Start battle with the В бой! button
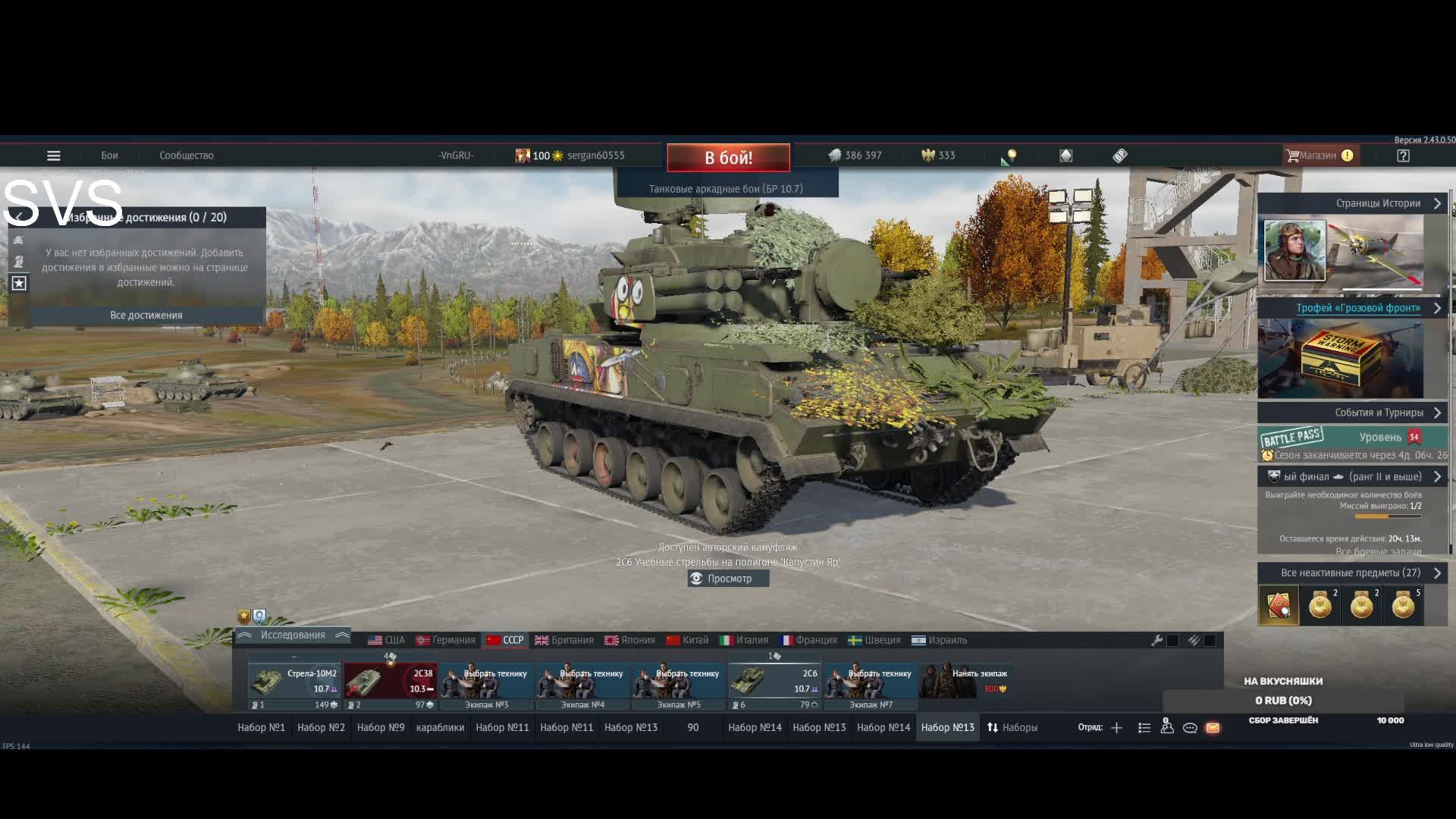1456x819 pixels. tap(728, 158)
